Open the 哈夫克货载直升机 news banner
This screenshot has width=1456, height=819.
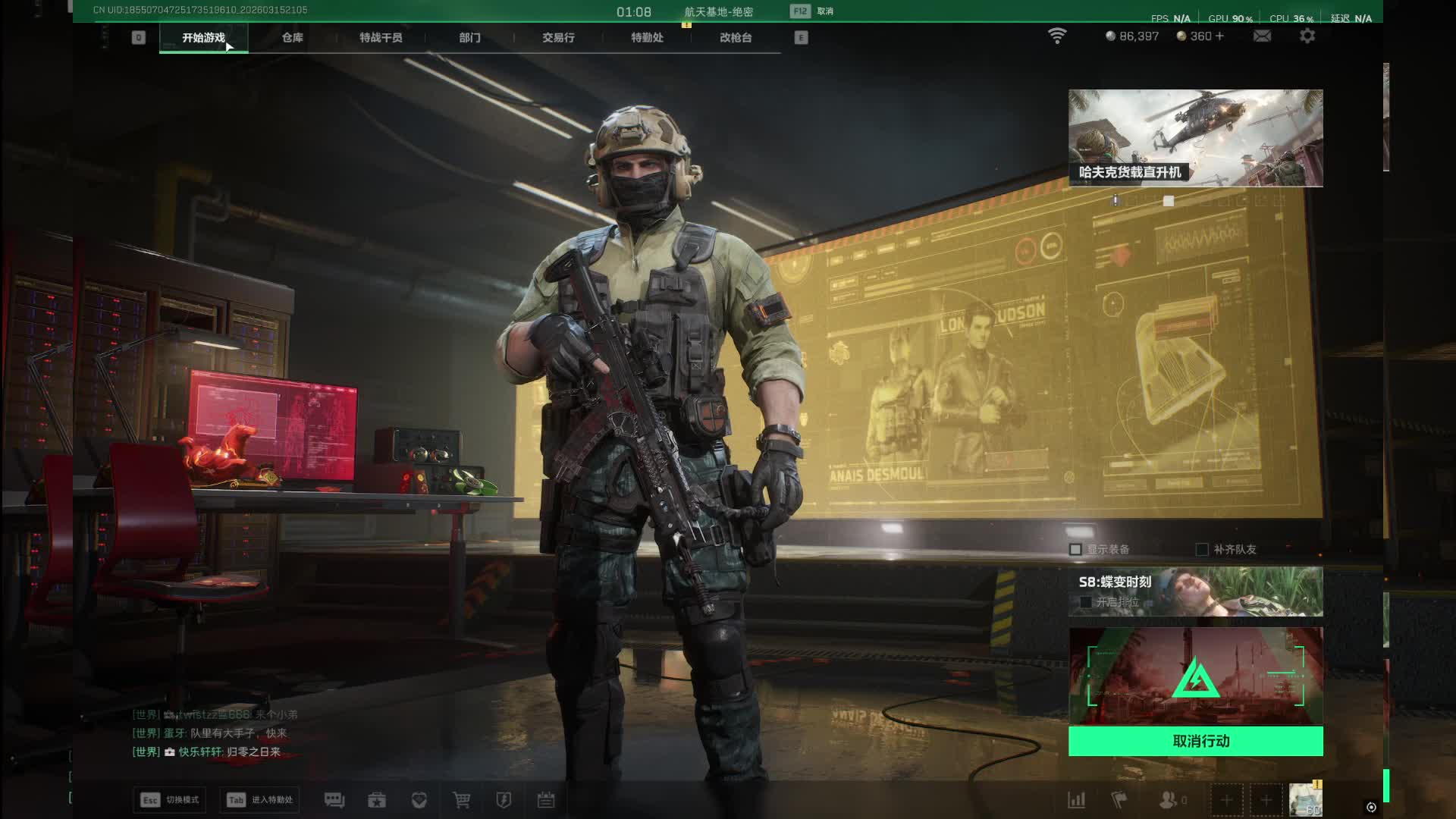(1195, 138)
